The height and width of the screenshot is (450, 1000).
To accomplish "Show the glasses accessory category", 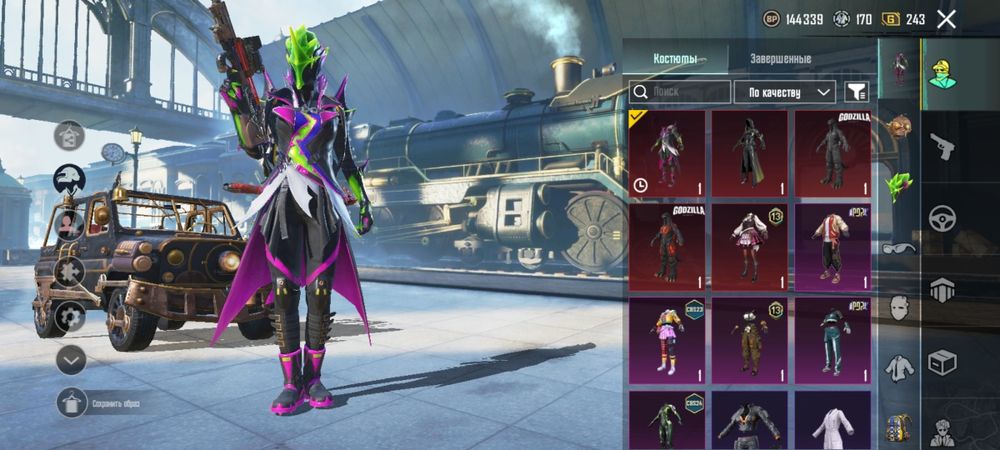I will click(x=899, y=248).
